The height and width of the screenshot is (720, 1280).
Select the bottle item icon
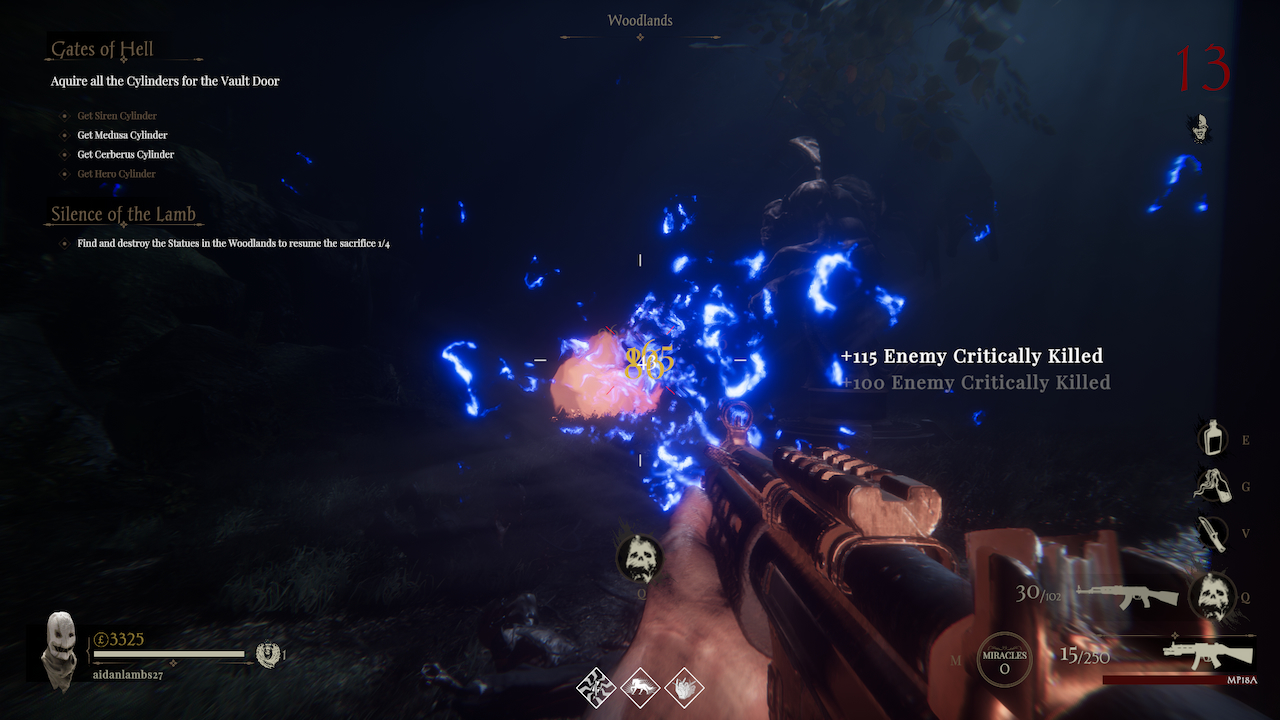pyautogui.click(x=1213, y=438)
